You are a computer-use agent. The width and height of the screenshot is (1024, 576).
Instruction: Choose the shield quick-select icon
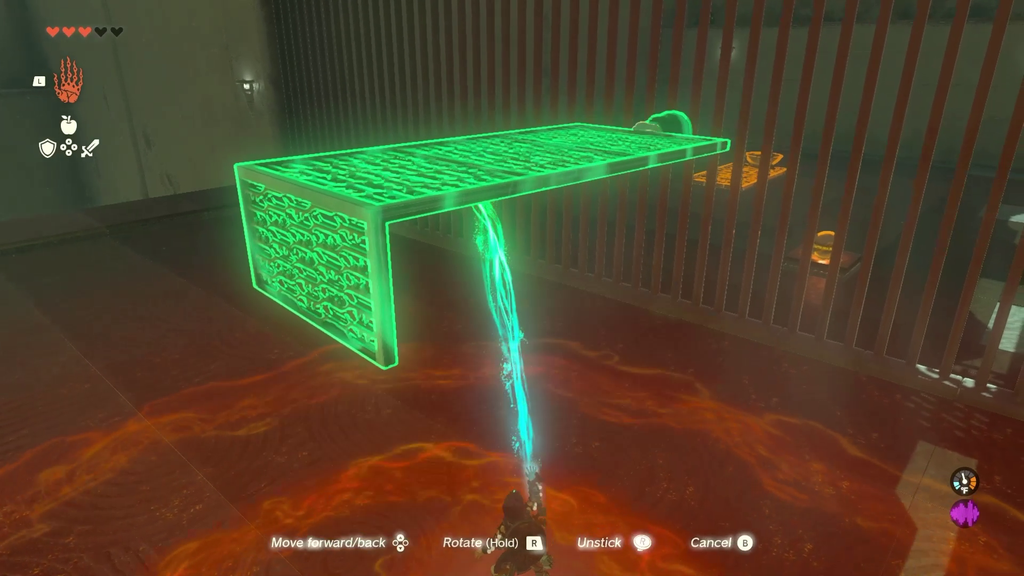(x=47, y=149)
